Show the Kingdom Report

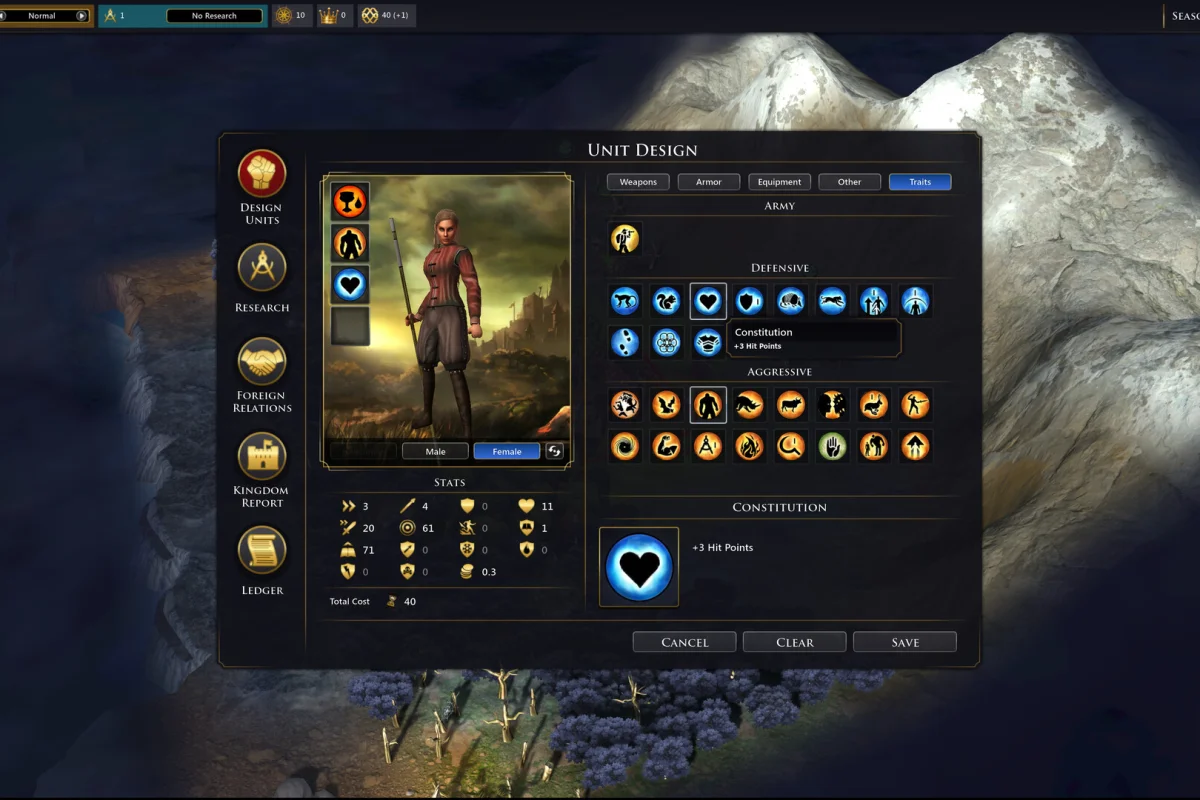pos(262,456)
